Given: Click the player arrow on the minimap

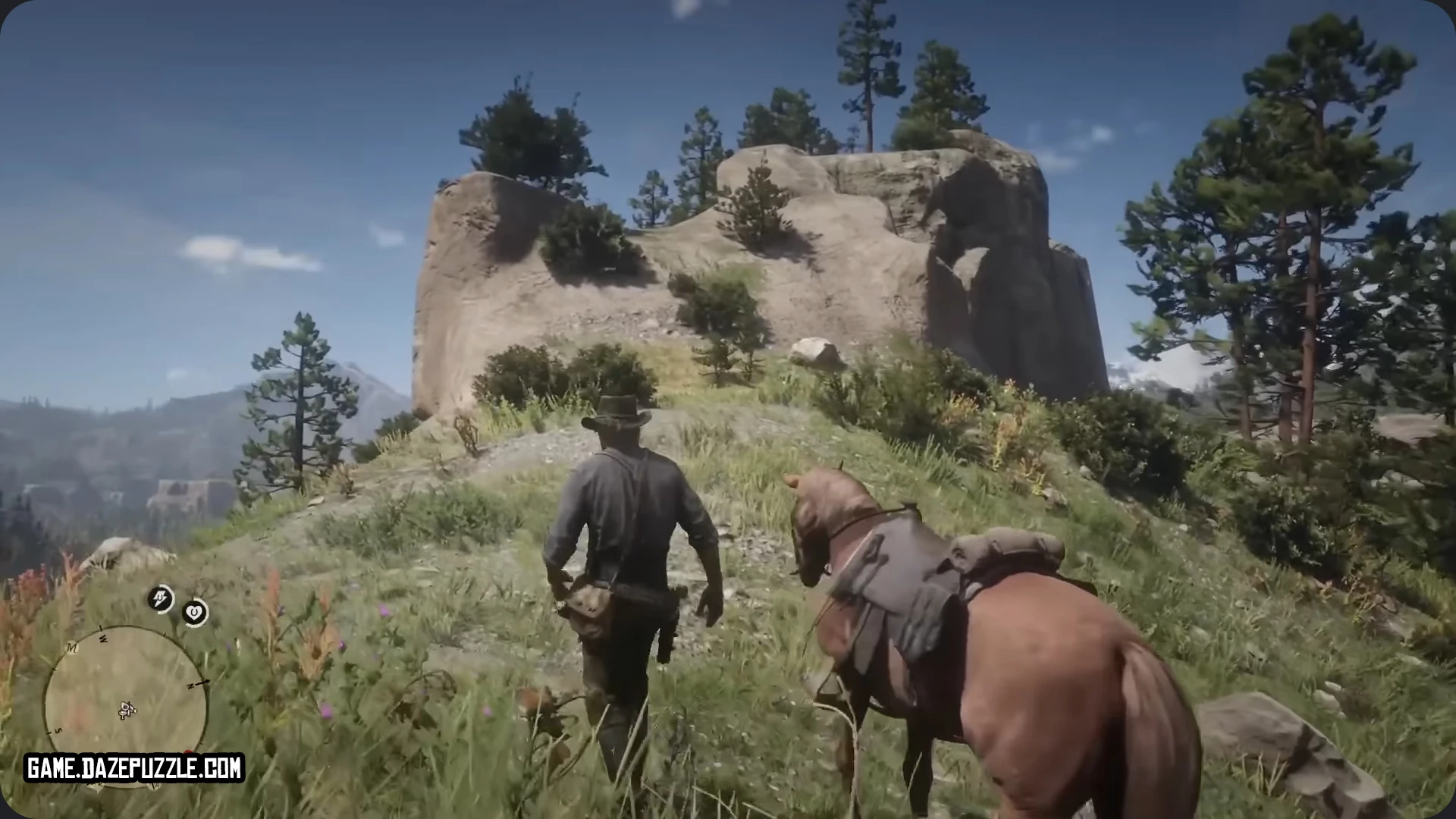Looking at the screenshot, I should point(126,709).
